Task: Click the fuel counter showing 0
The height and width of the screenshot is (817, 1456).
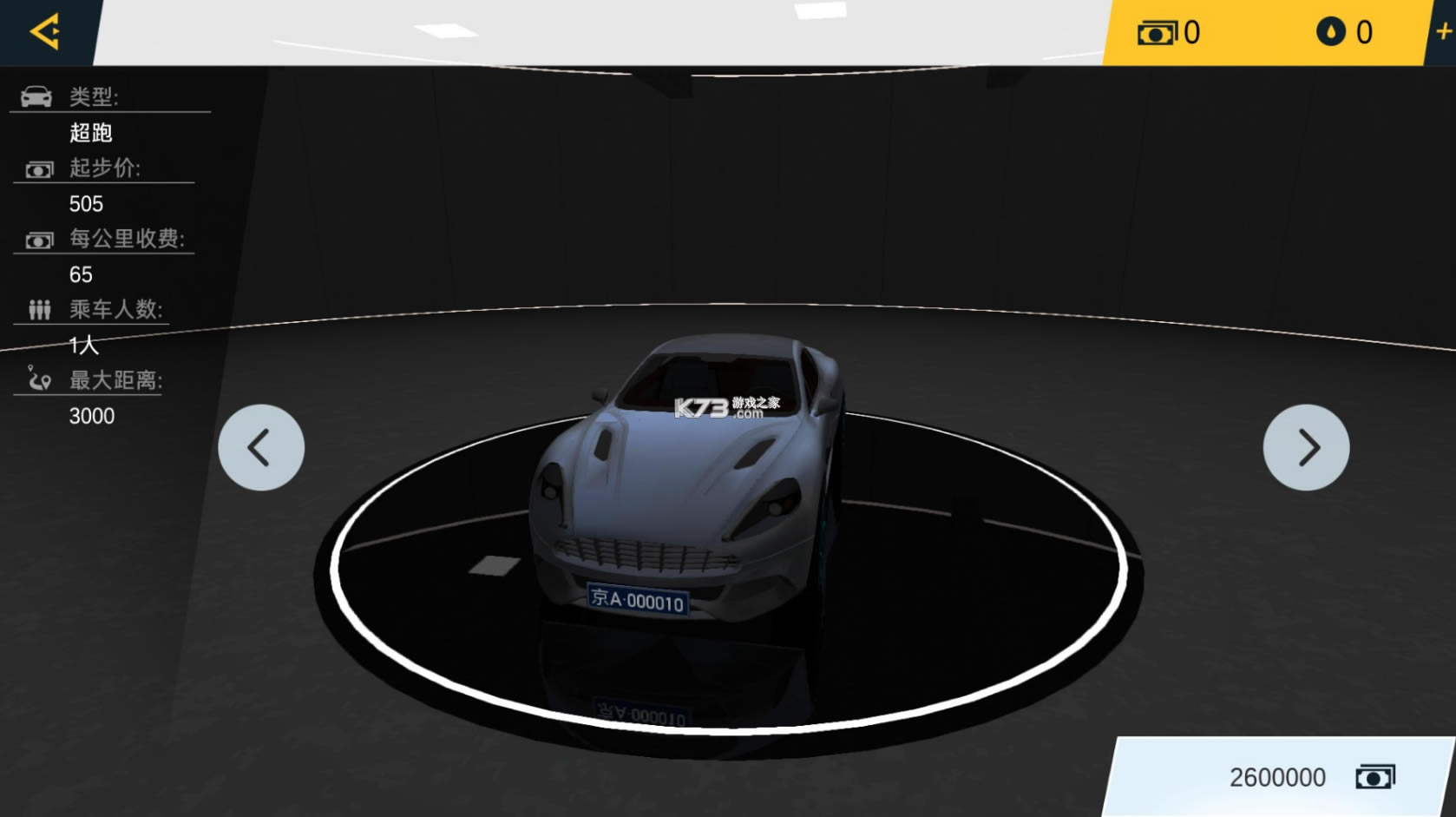Action: point(1365,33)
